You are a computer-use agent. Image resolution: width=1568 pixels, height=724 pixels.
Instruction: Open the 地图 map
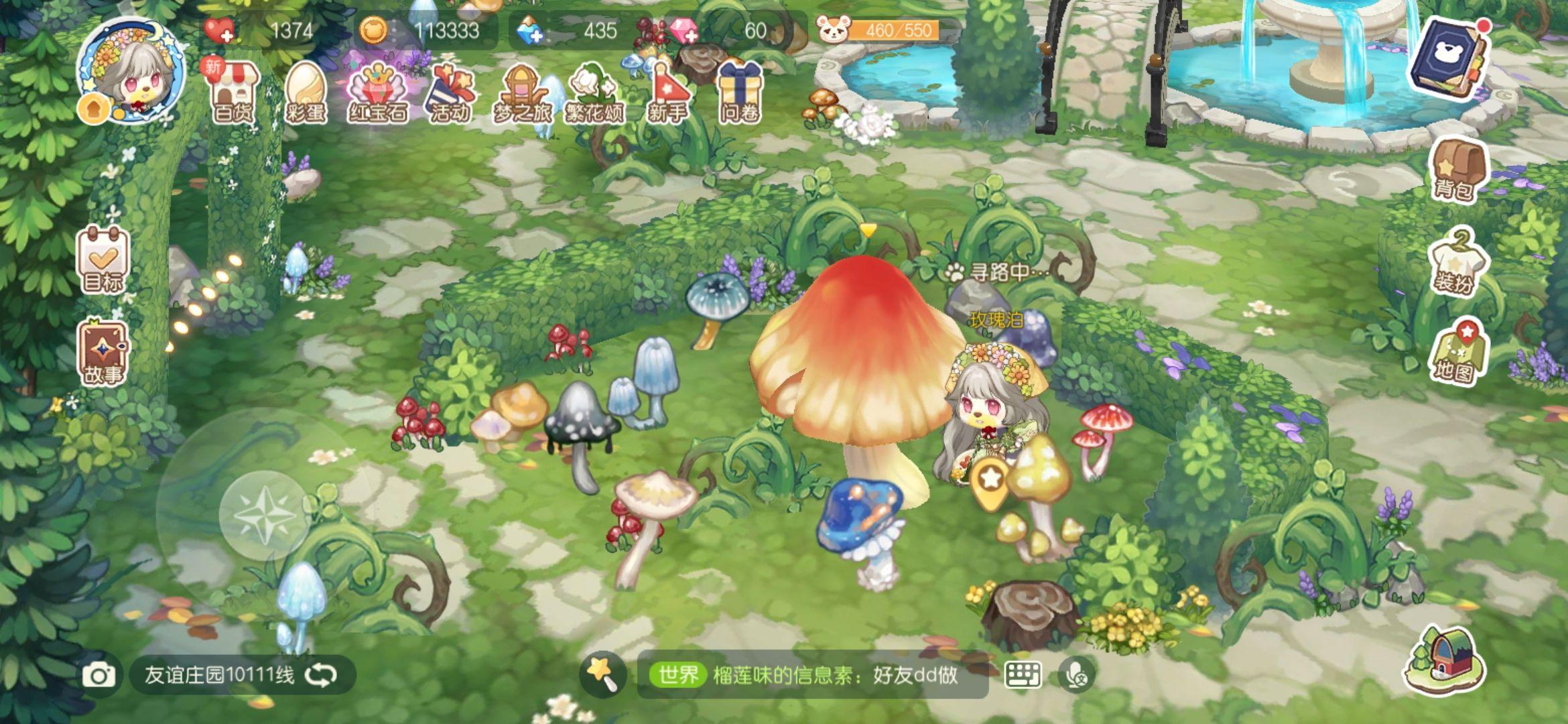[x=1455, y=352]
